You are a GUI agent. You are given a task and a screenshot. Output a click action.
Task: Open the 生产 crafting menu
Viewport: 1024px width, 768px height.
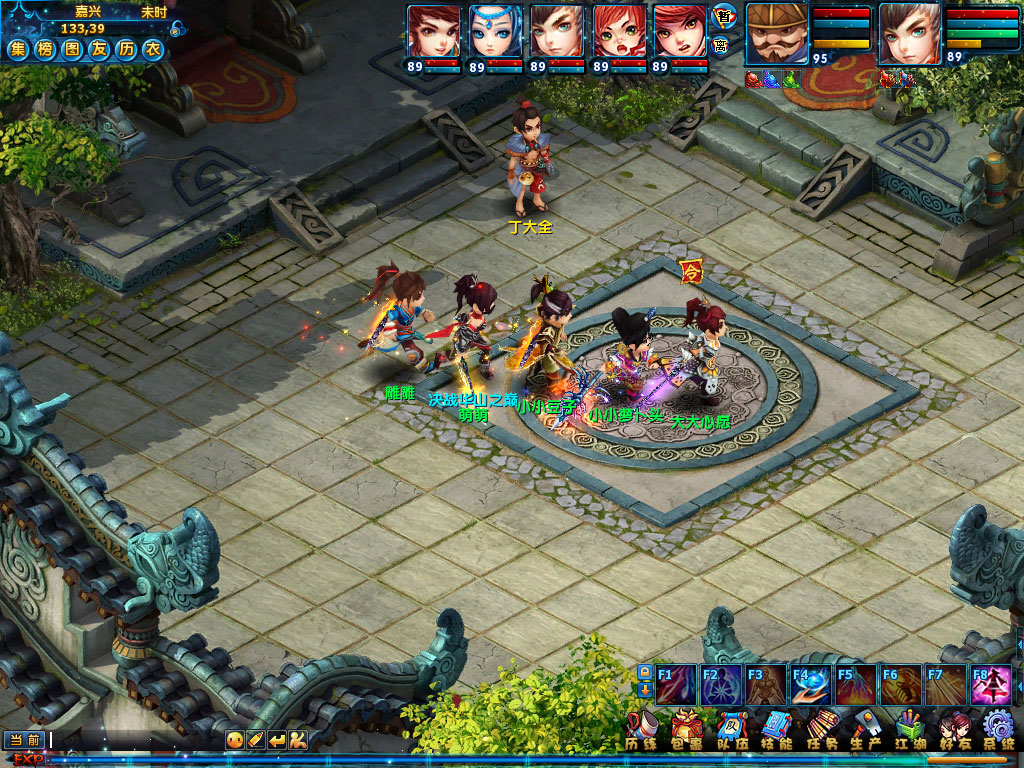pyautogui.click(x=866, y=730)
